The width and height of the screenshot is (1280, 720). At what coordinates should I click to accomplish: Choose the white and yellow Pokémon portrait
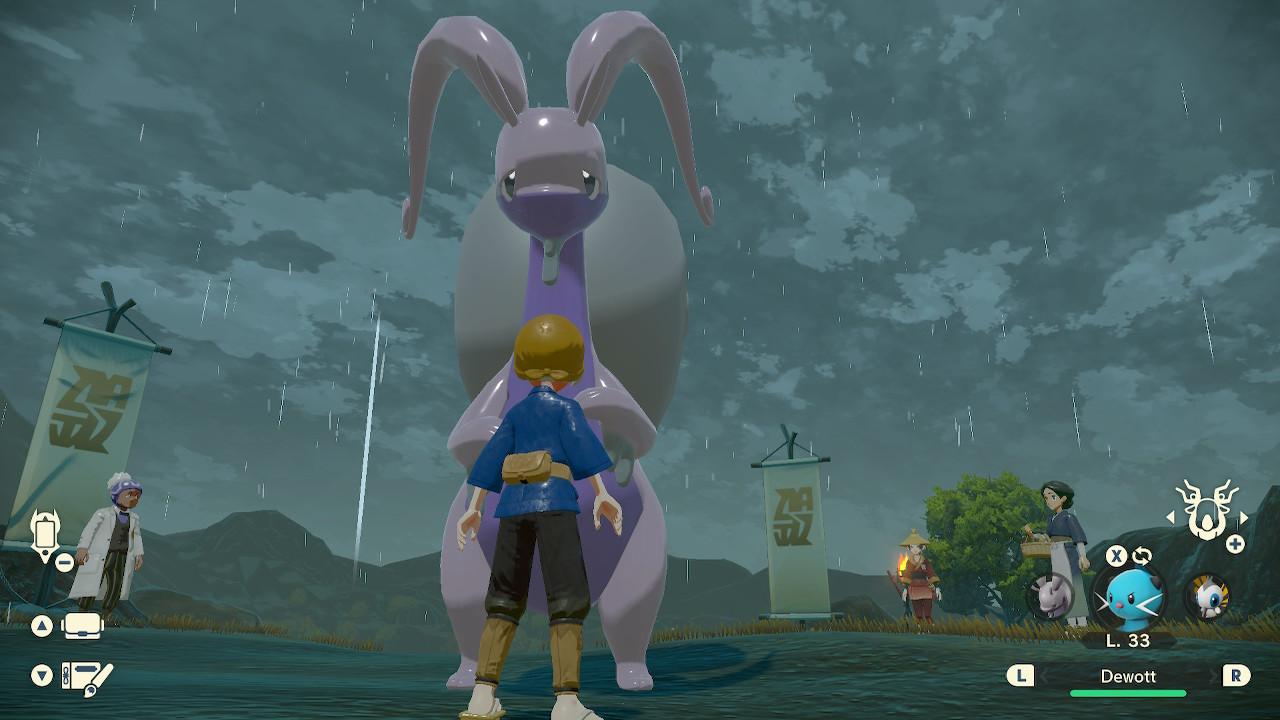pos(1207,597)
